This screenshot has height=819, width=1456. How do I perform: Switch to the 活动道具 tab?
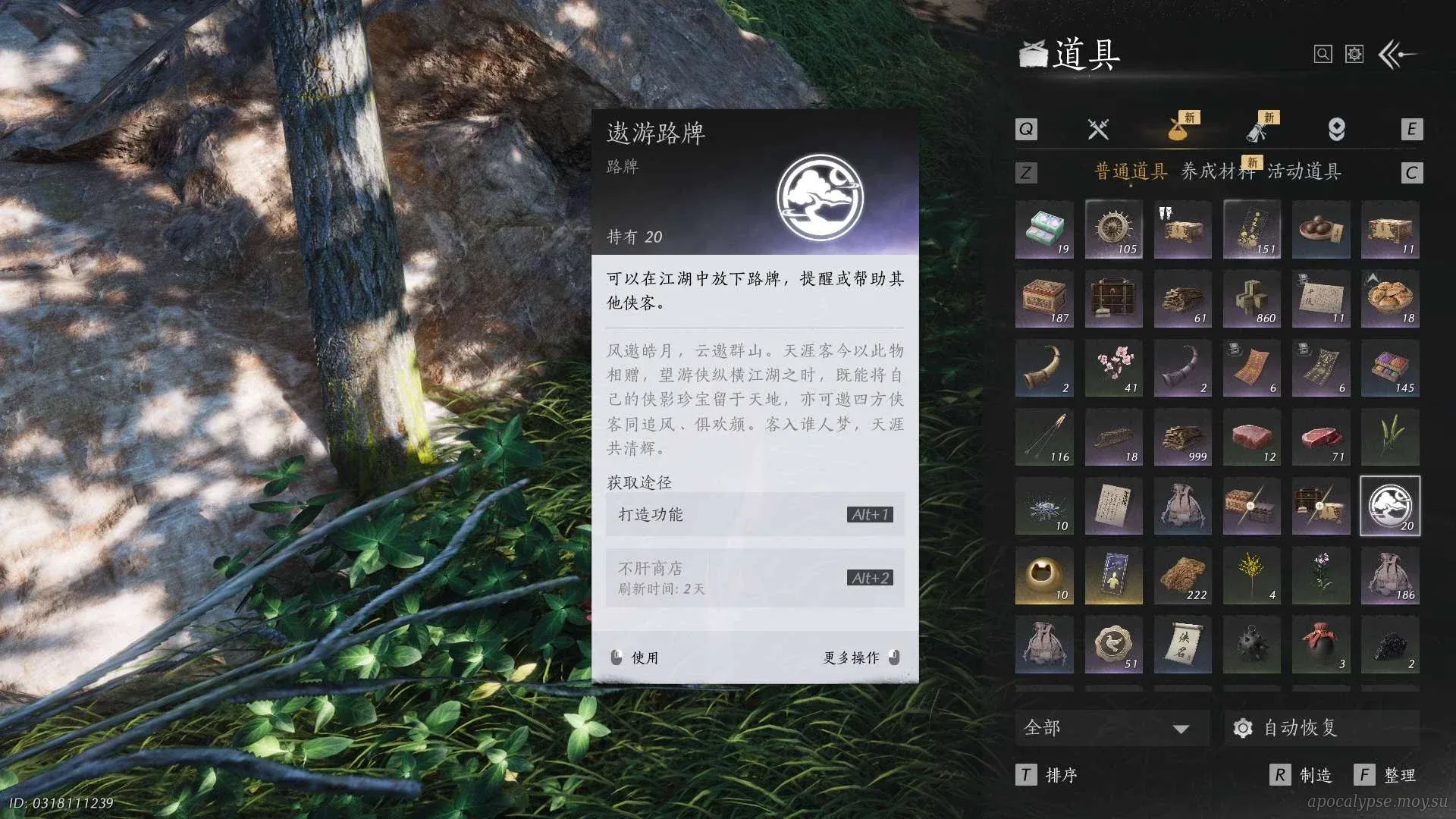point(1304,172)
